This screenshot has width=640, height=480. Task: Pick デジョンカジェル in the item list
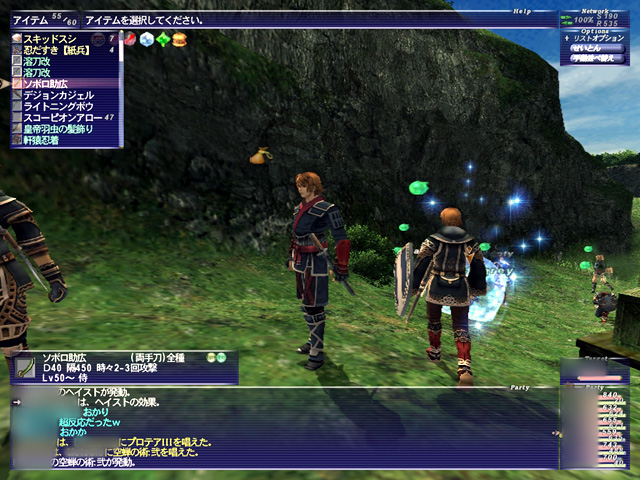click(62, 95)
